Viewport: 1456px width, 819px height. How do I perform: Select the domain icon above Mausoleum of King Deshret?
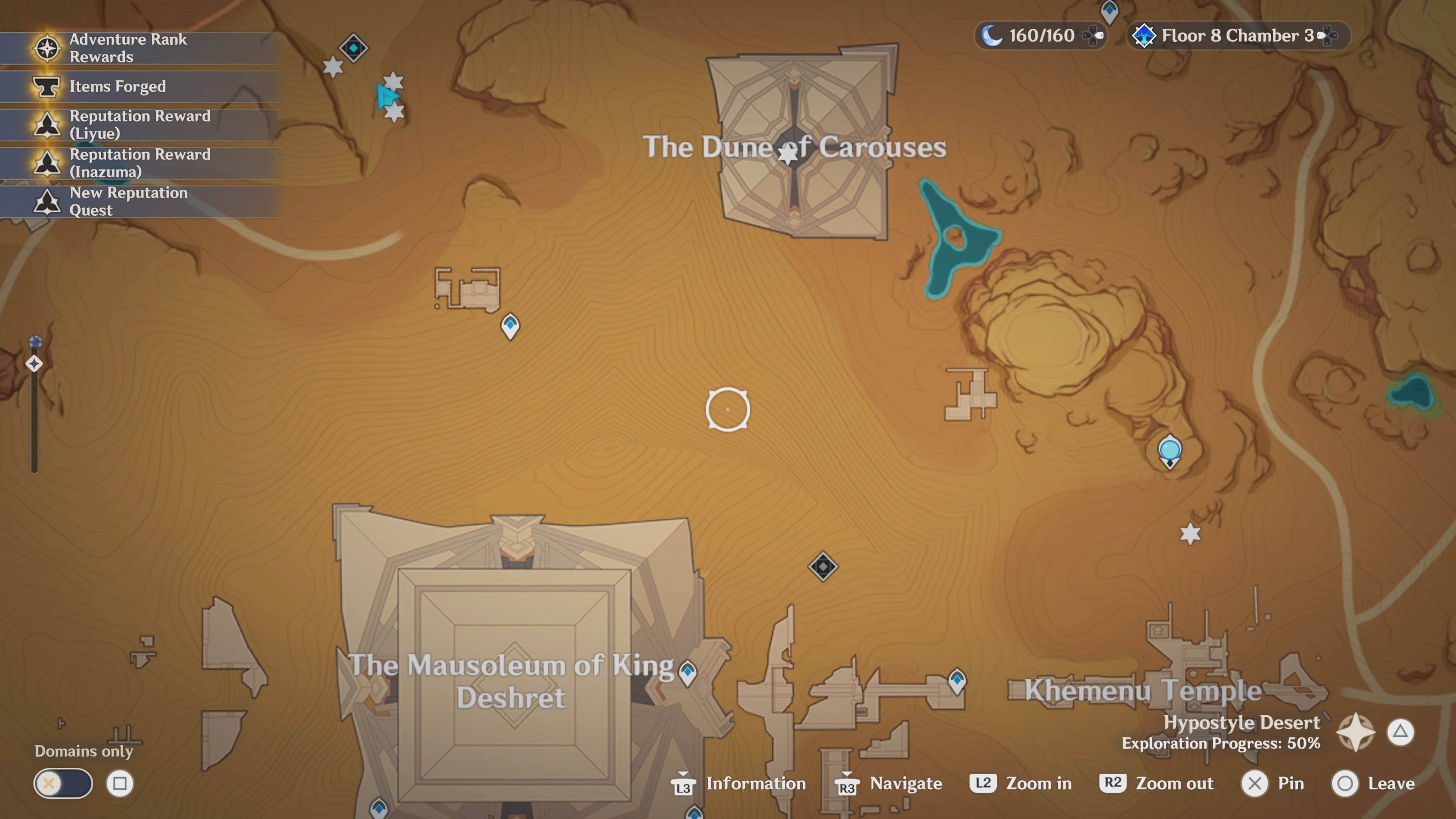coord(823,566)
